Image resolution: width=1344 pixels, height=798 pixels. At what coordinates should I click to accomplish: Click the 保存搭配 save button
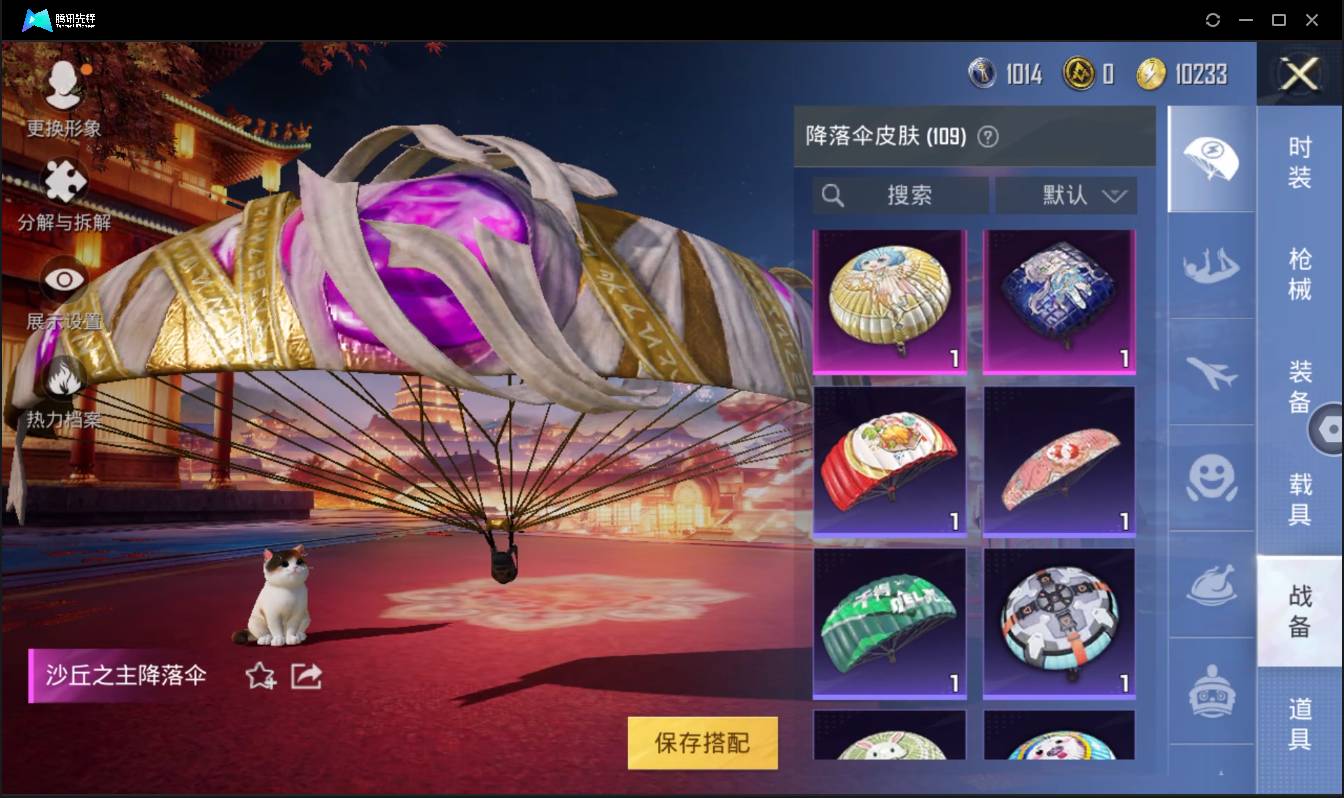coord(702,744)
